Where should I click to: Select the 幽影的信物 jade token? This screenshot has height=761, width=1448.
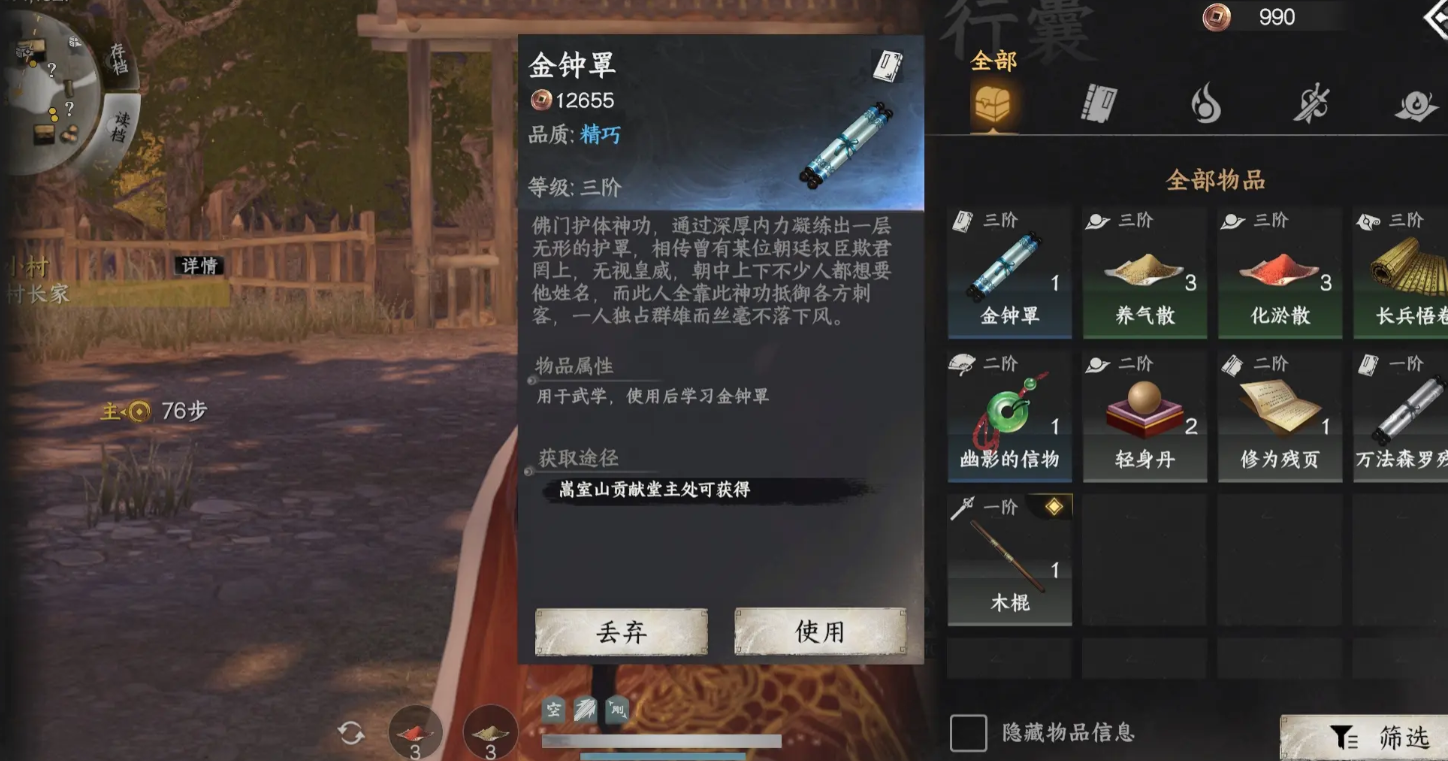1009,416
